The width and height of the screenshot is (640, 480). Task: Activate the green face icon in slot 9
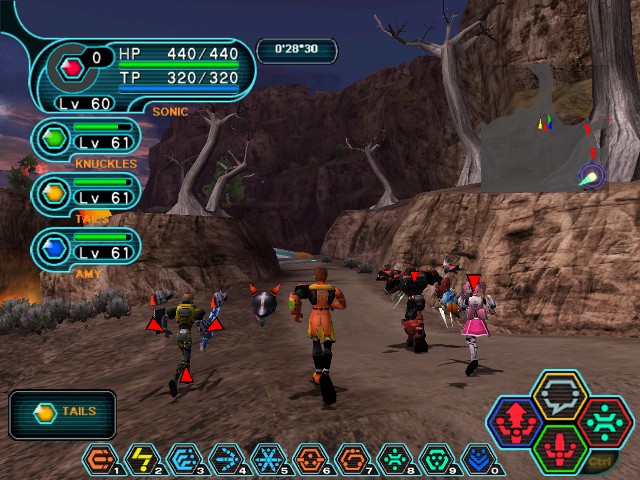click(x=434, y=459)
